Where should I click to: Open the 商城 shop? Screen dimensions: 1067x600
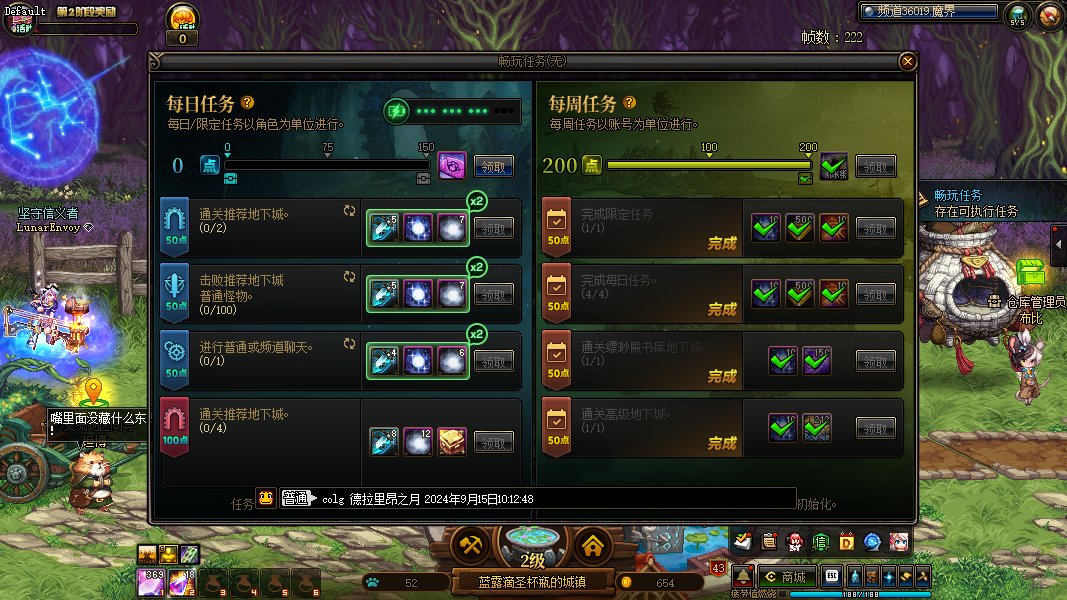[x=785, y=576]
